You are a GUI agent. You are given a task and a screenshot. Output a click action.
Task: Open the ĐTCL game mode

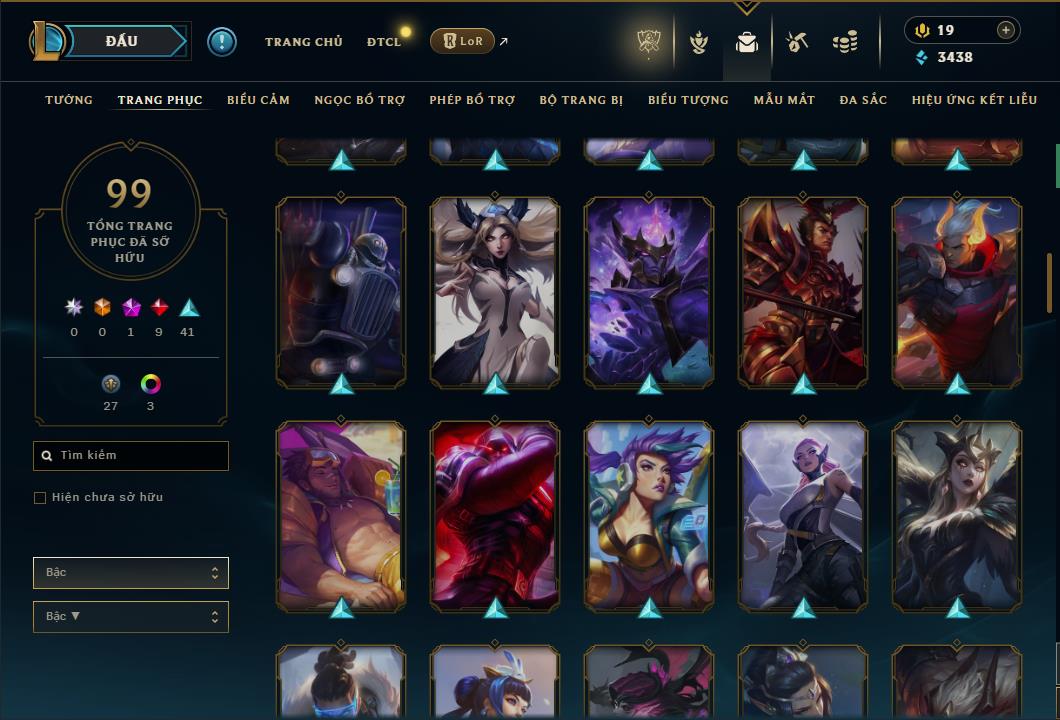383,42
